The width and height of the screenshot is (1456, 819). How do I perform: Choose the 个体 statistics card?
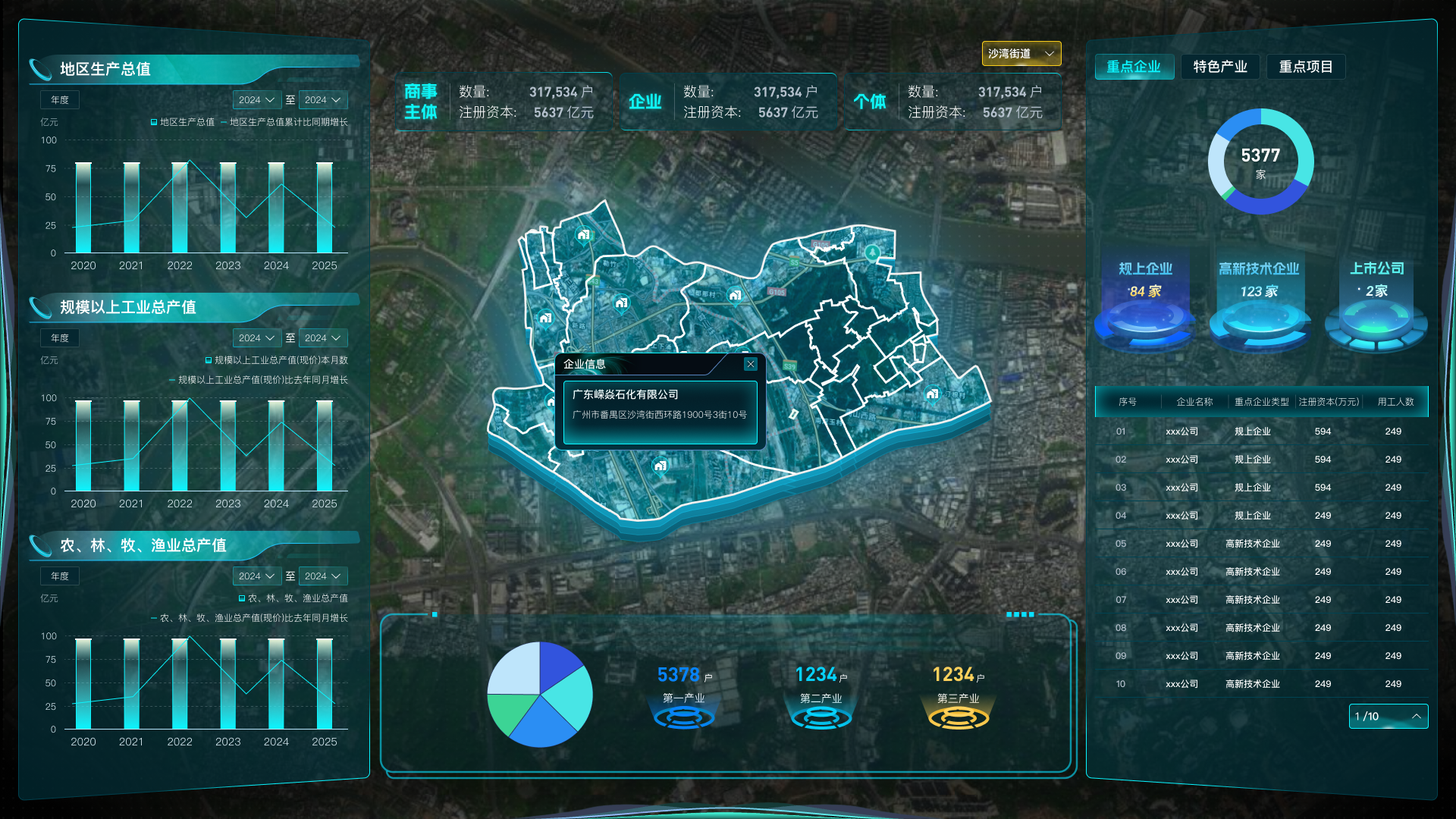(952, 102)
